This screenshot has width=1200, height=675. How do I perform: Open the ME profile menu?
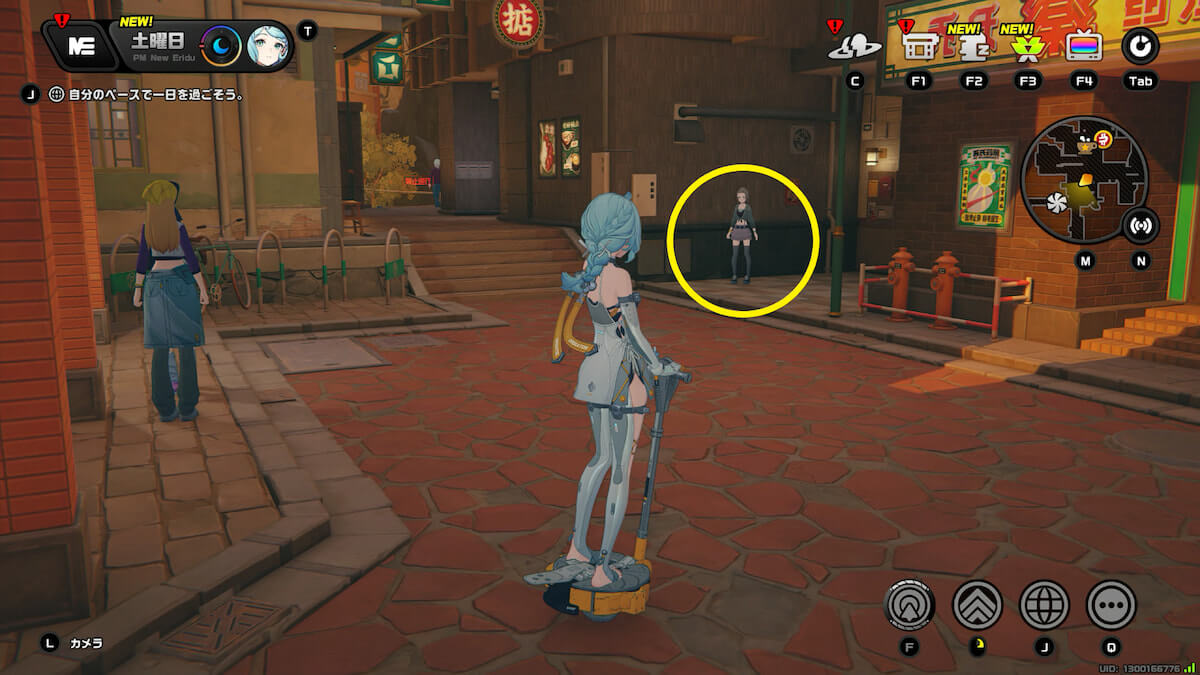(x=80, y=45)
